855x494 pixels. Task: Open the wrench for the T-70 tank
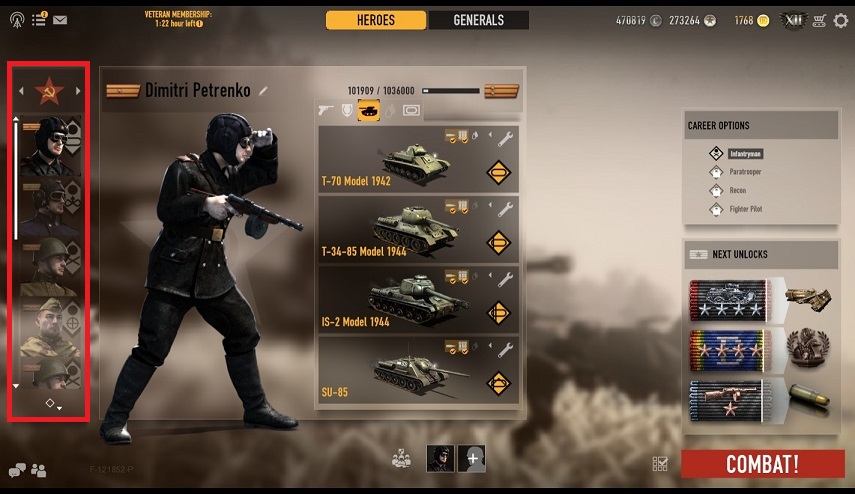[505, 139]
